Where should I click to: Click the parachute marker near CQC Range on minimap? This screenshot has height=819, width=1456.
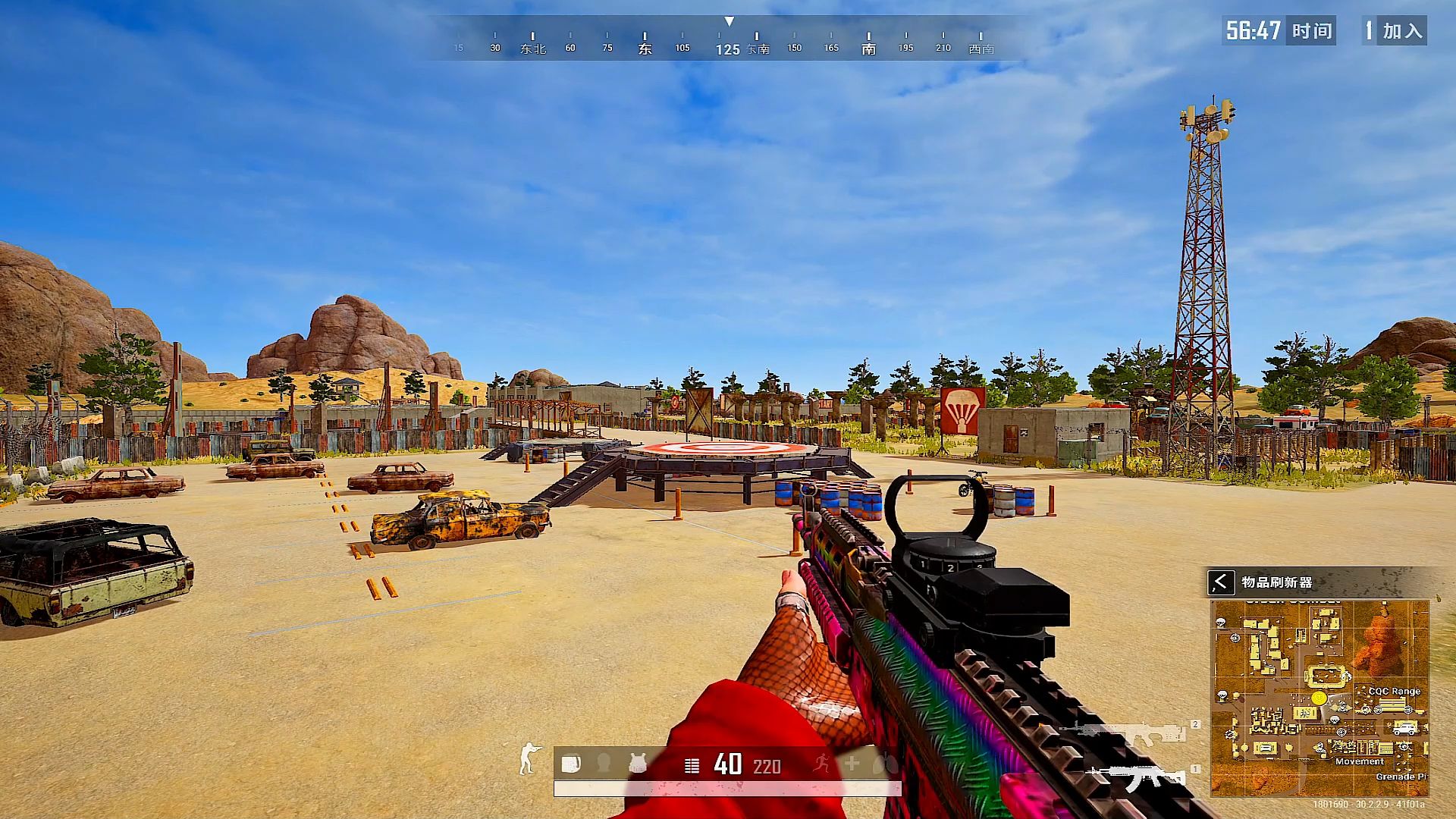pos(1333,720)
